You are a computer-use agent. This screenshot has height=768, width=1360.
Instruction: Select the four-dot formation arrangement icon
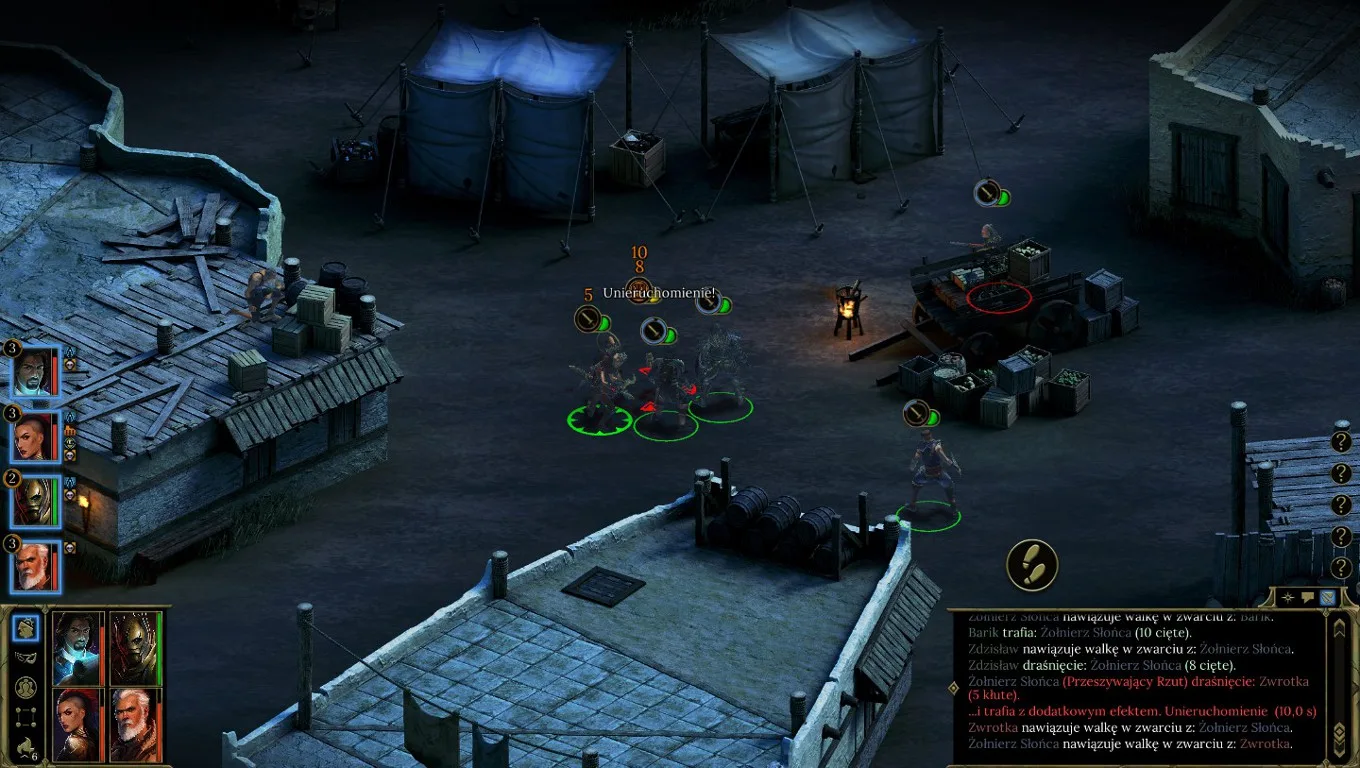(27, 716)
